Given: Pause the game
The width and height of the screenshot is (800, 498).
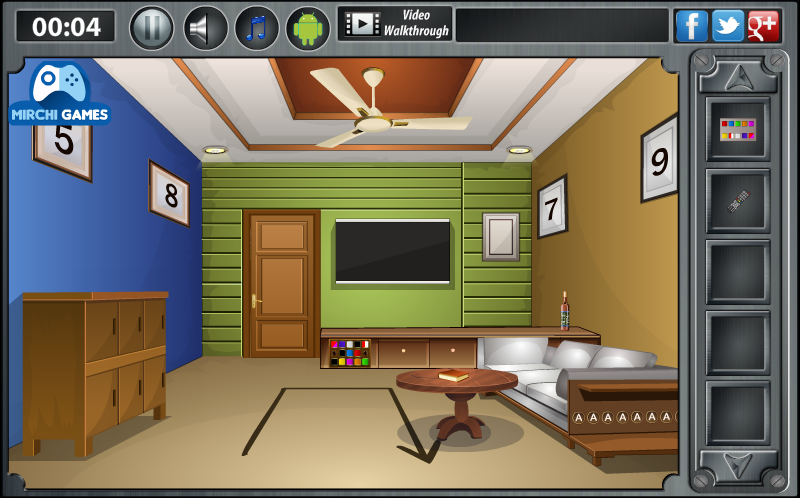Looking at the screenshot, I should [152, 27].
